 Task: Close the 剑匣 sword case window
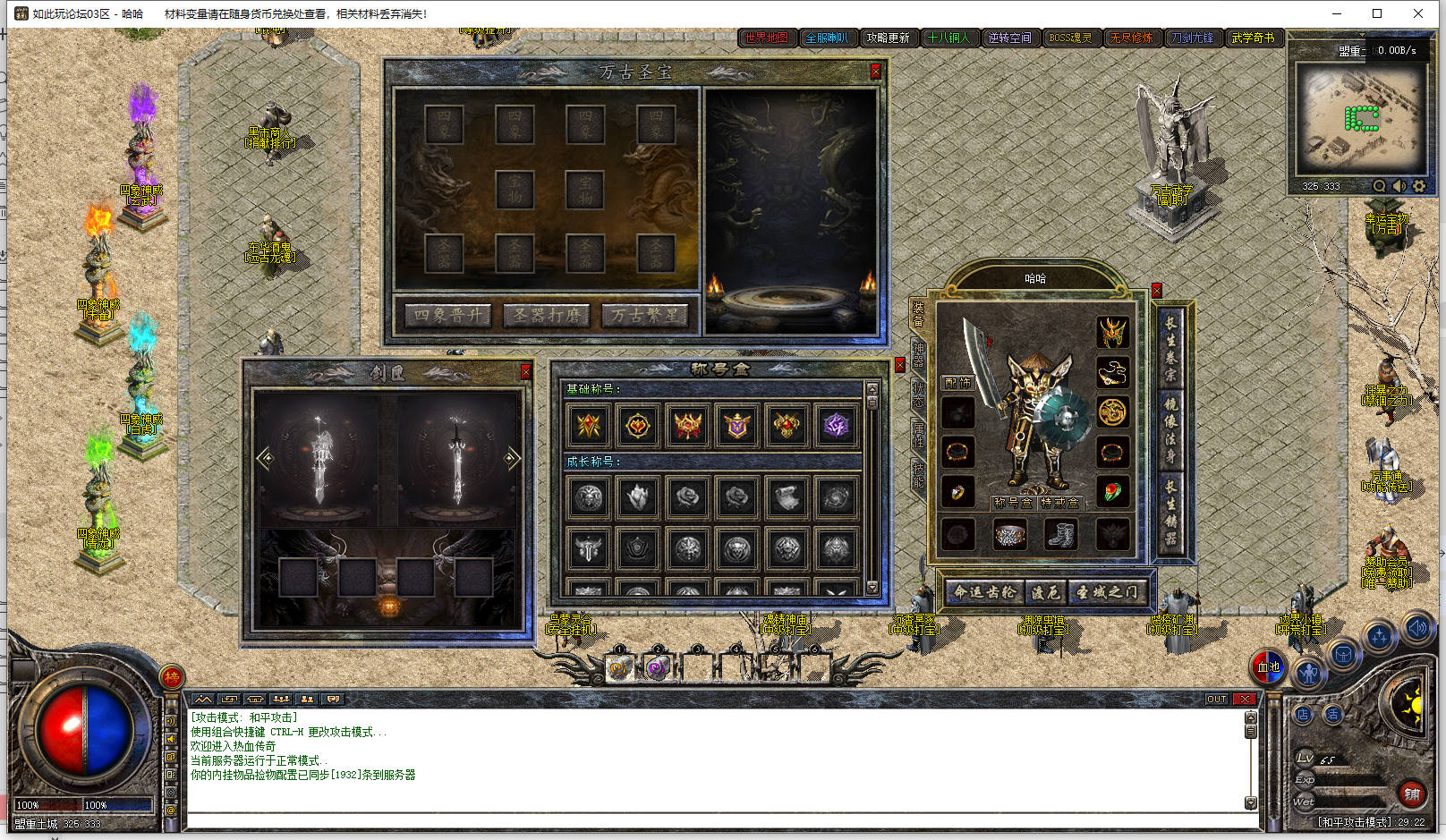pyautogui.click(x=526, y=371)
